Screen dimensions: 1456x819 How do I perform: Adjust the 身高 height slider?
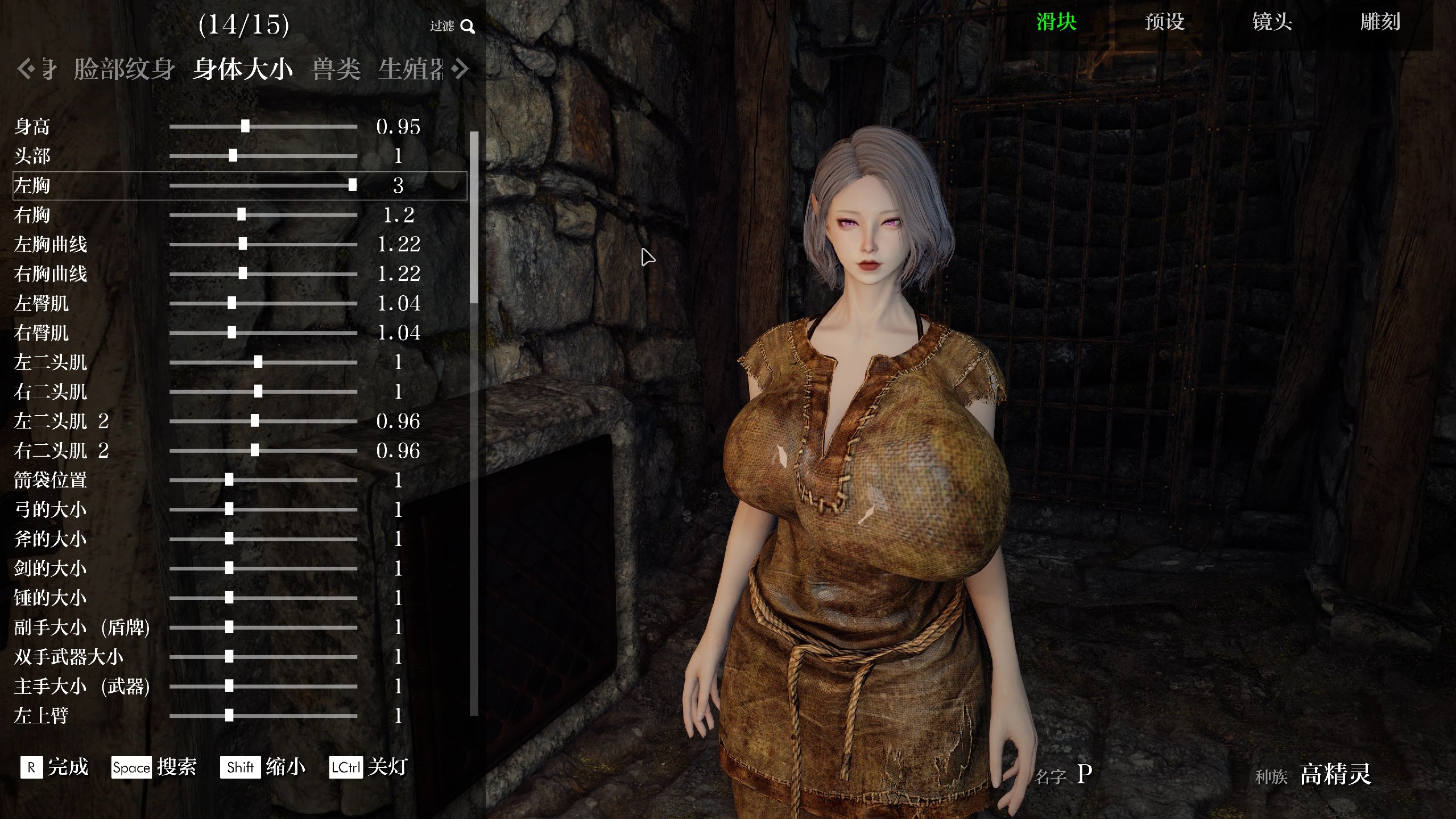pos(245,126)
